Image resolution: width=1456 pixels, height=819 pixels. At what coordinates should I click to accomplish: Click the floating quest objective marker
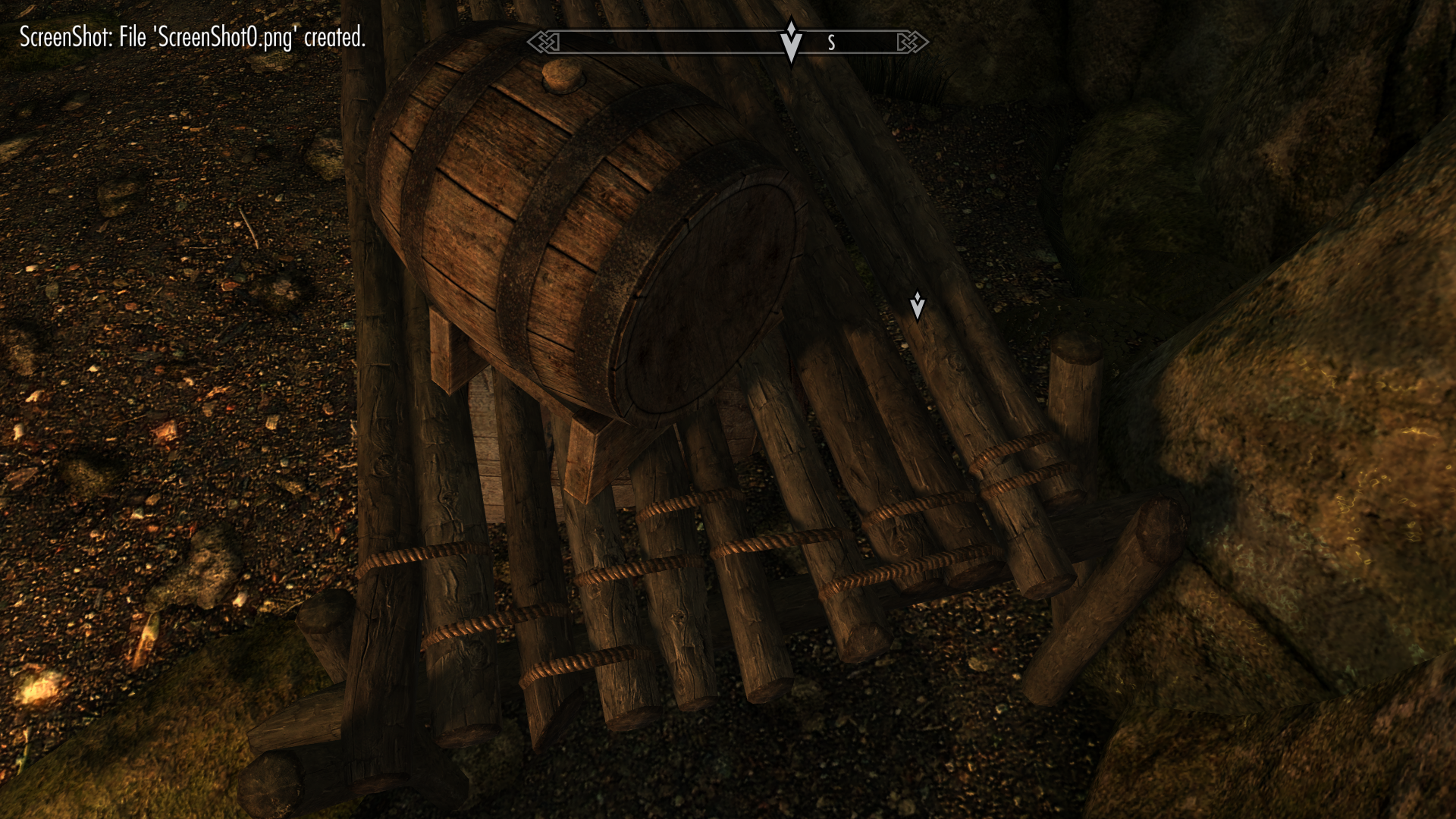pyautogui.click(x=917, y=306)
